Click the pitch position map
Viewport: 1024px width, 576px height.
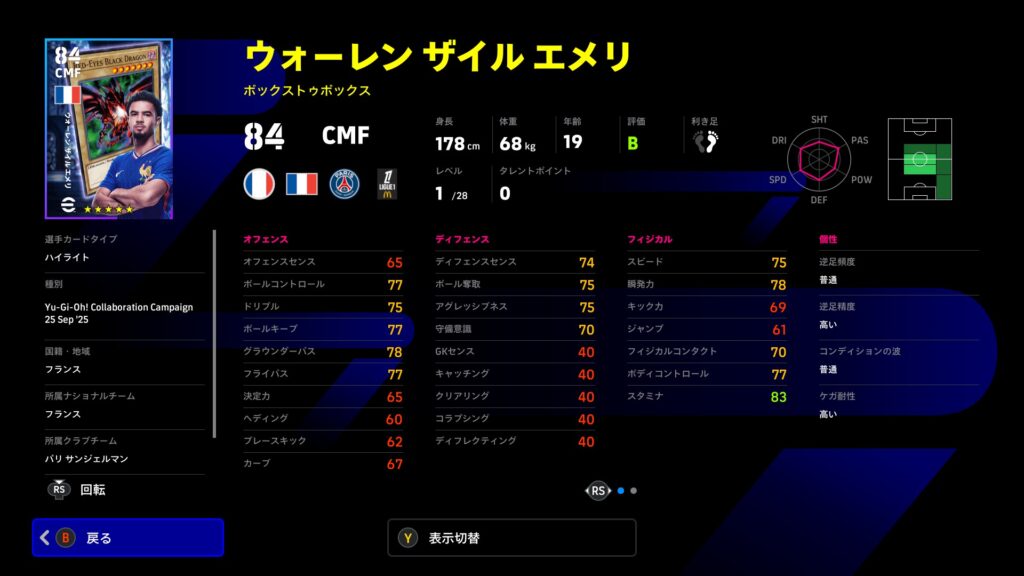(919, 160)
